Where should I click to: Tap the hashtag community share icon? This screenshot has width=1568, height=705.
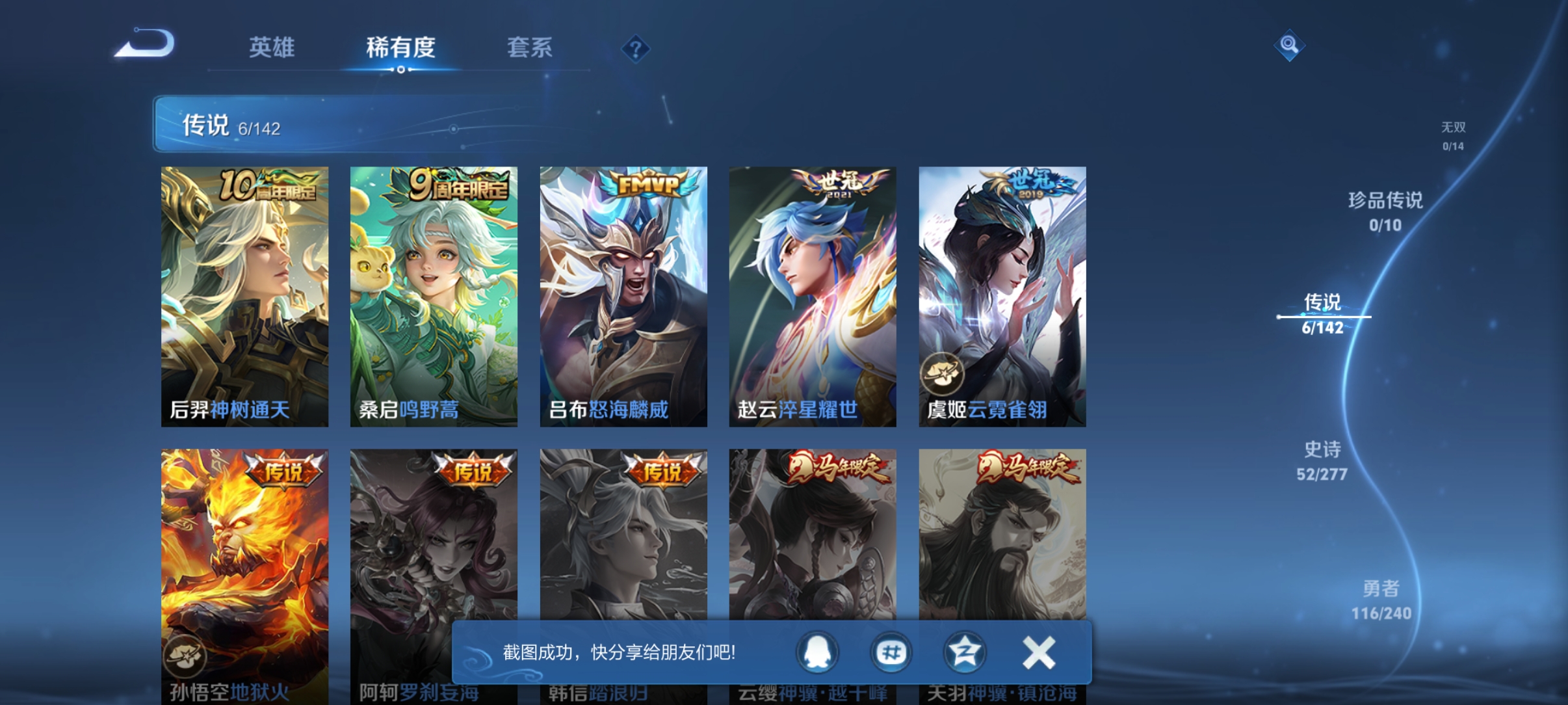click(892, 654)
